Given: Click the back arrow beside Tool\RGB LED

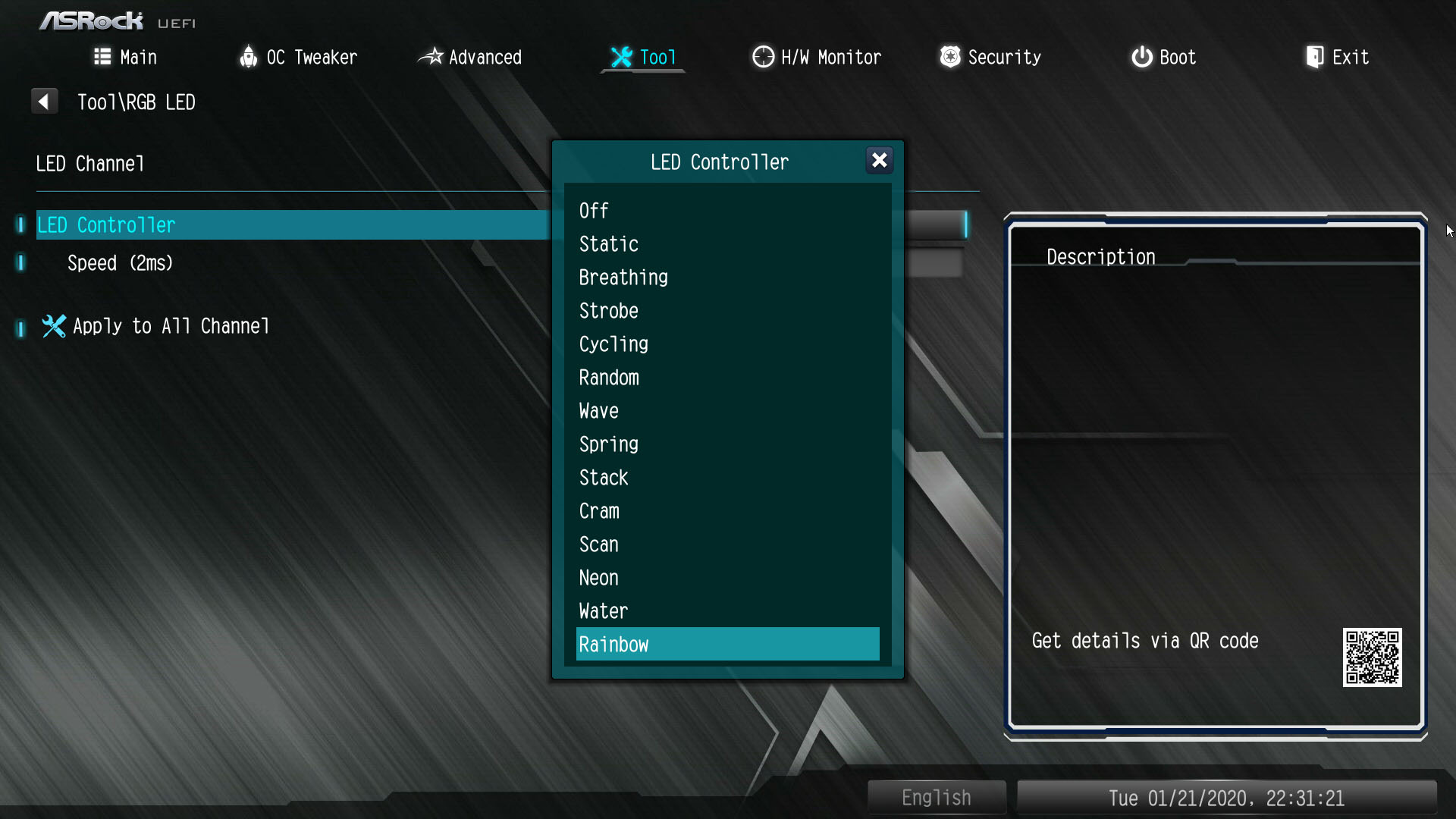Looking at the screenshot, I should pos(44,102).
